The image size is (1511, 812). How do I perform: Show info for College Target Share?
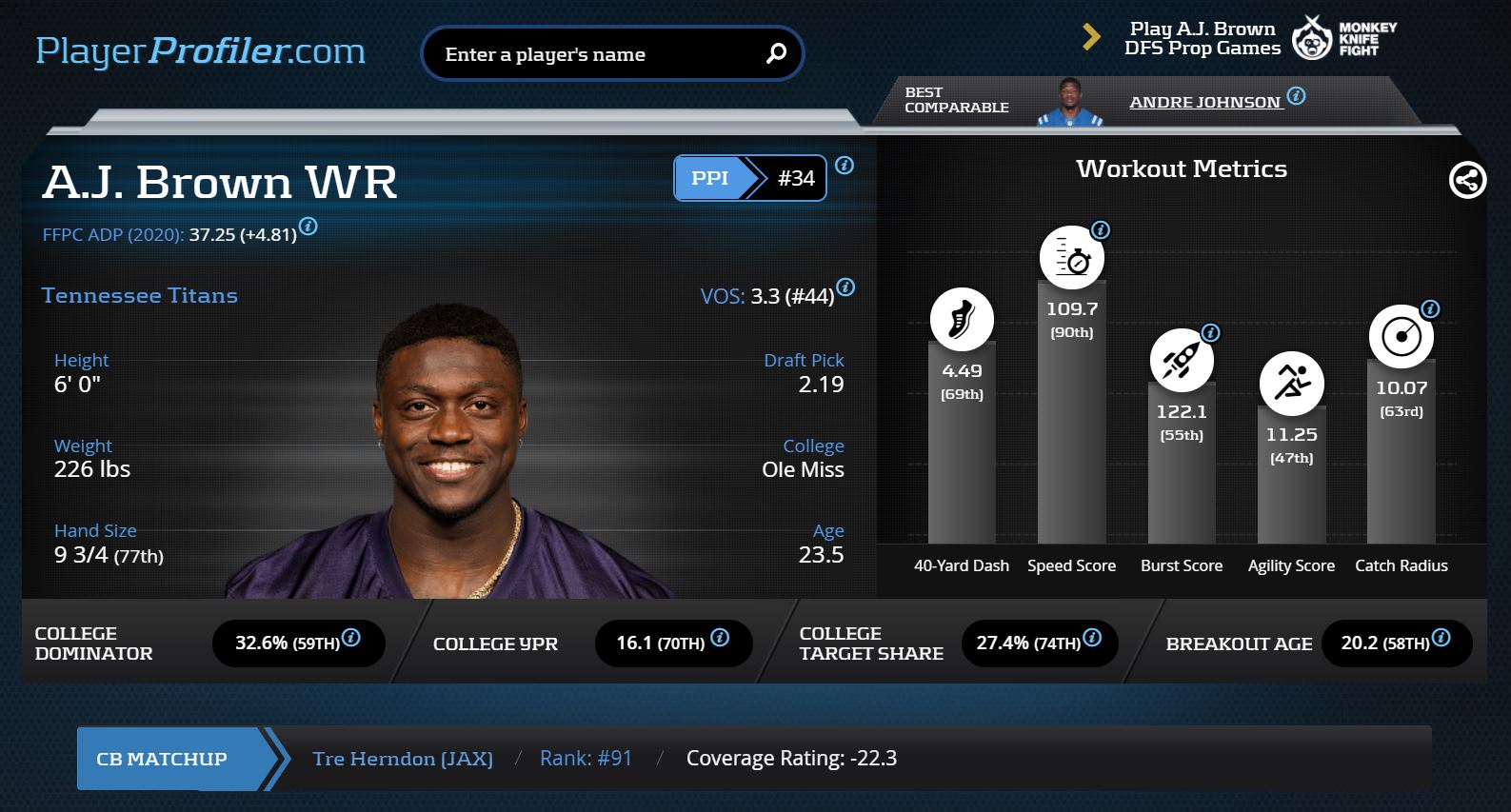coord(1092,638)
